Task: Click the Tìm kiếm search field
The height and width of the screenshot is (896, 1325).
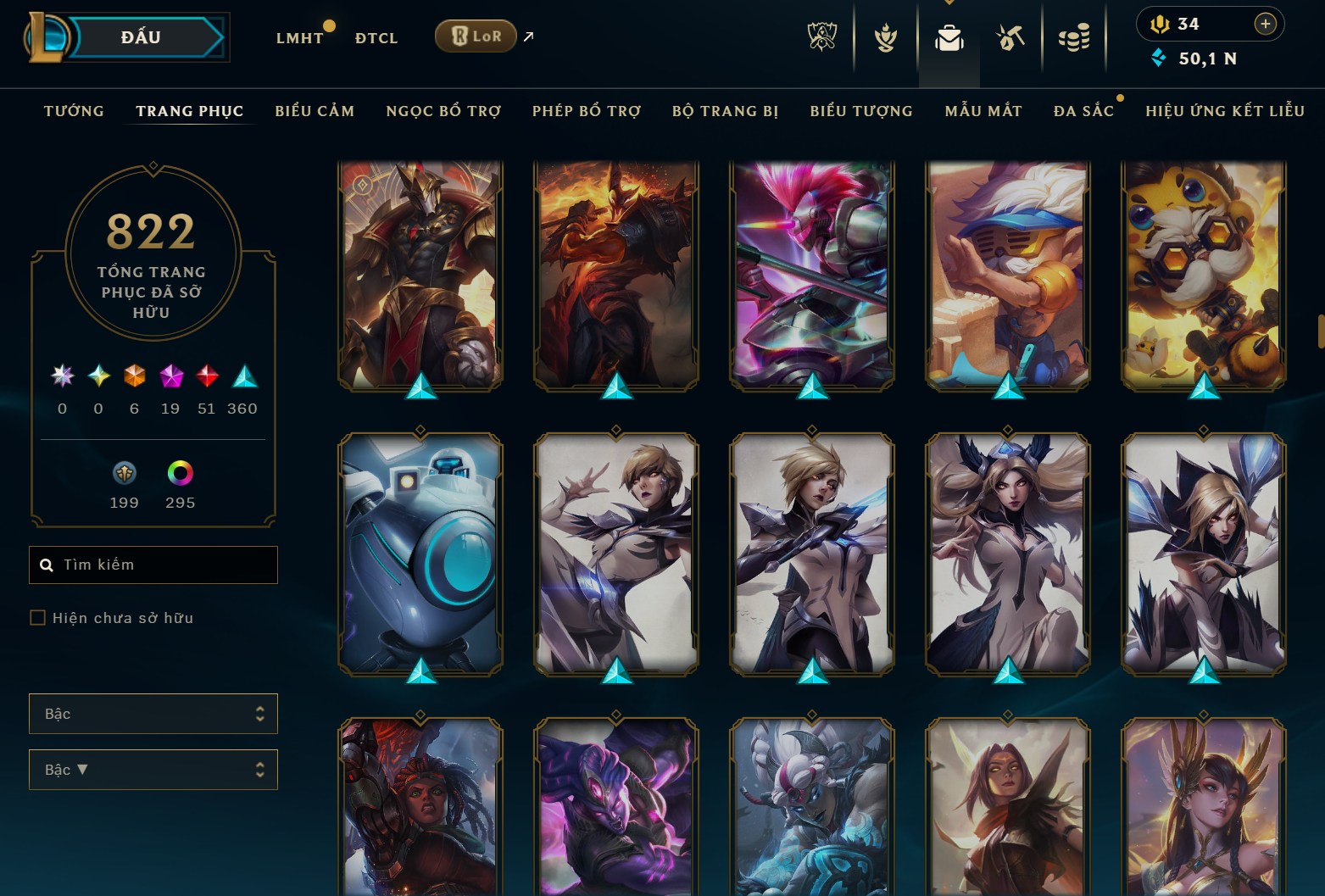Action: (161, 565)
